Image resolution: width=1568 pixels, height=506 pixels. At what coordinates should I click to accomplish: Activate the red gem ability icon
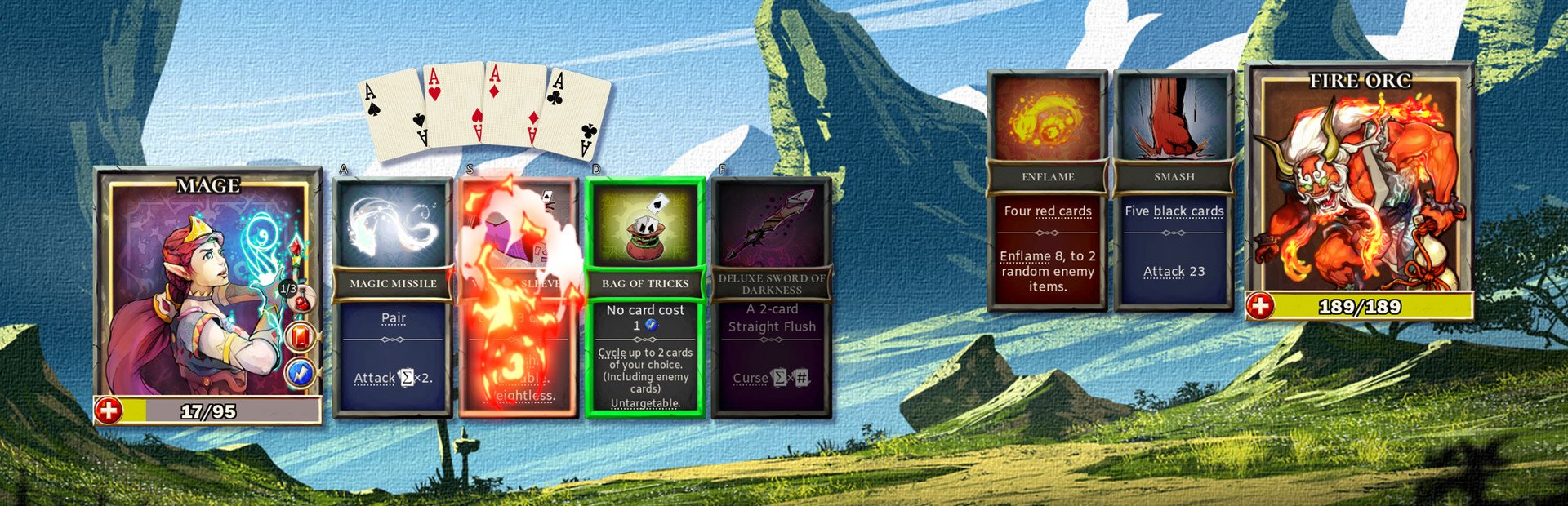pos(301,336)
